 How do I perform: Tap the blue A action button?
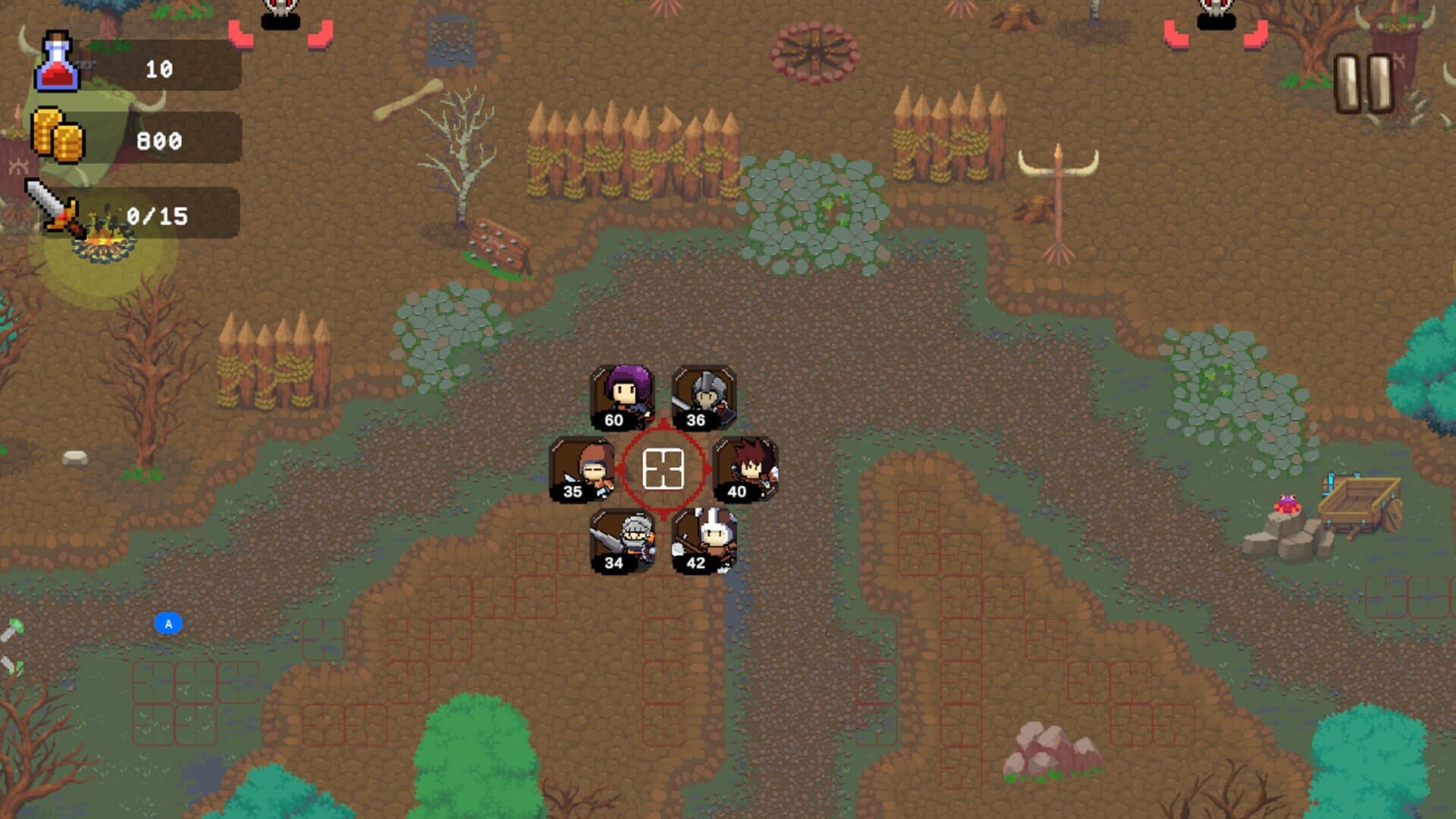pyautogui.click(x=169, y=623)
